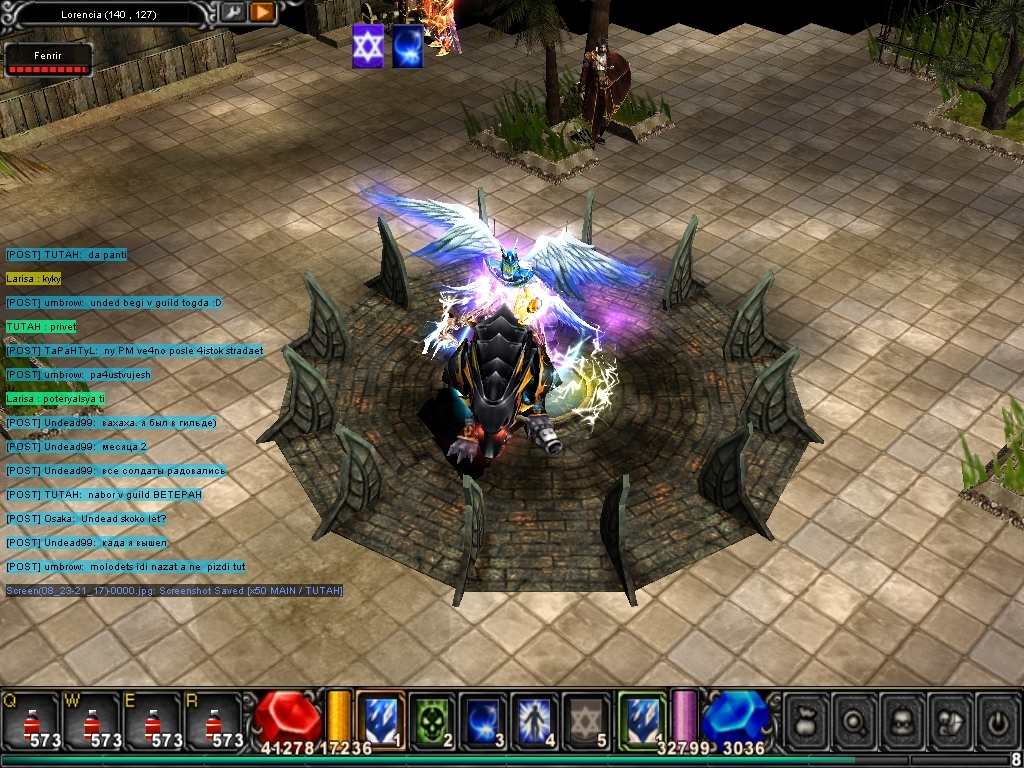Click the power icon button

pos(998,719)
